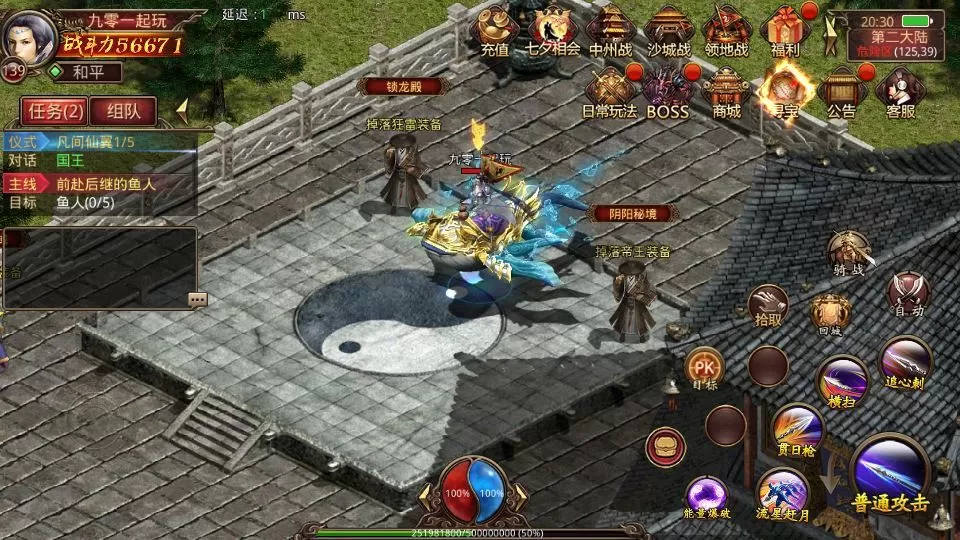Screen dimensions: 960x540
Task: Contact 客服 customer service
Action: point(900,92)
